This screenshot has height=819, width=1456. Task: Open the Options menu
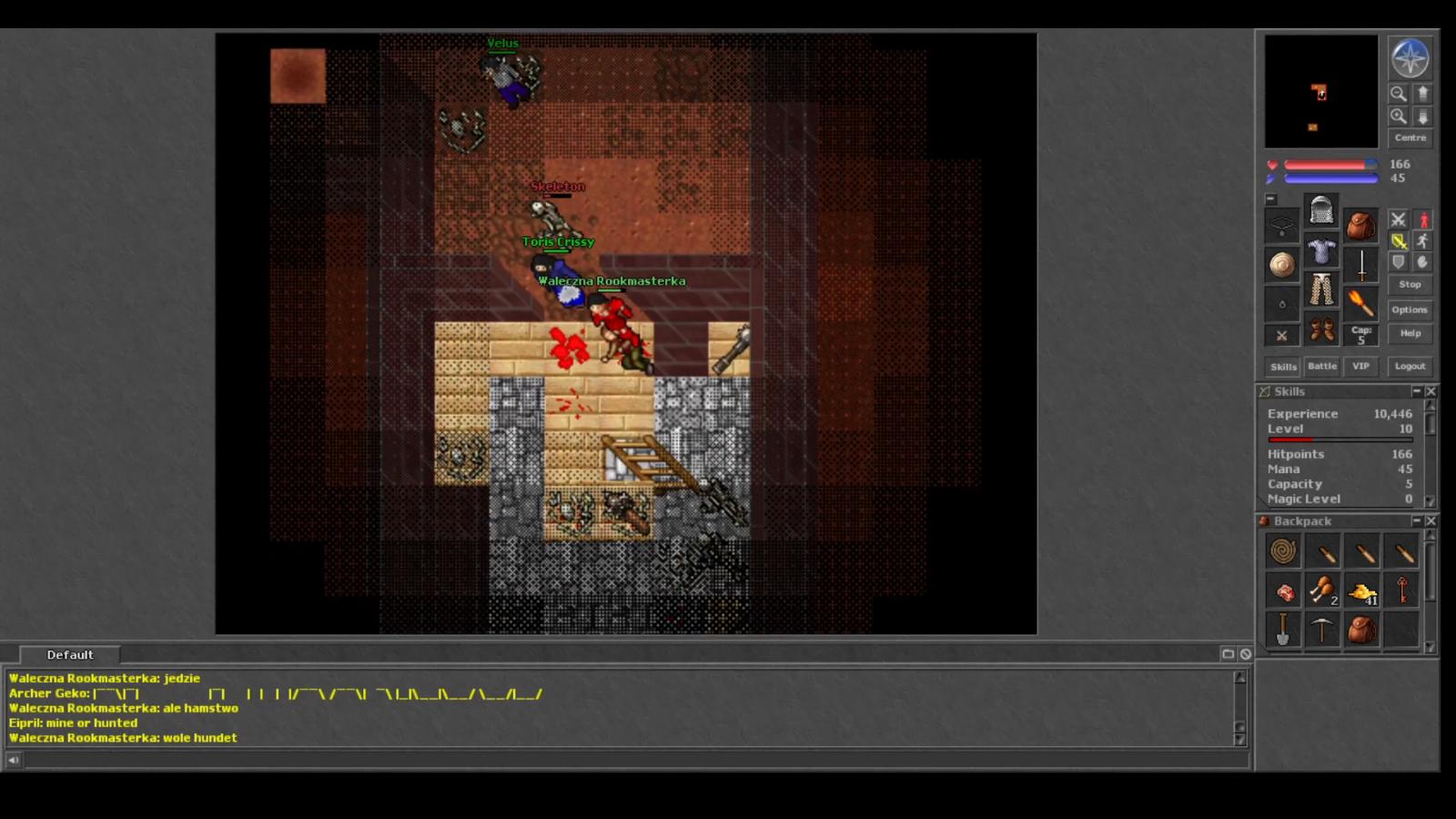[x=1410, y=310]
